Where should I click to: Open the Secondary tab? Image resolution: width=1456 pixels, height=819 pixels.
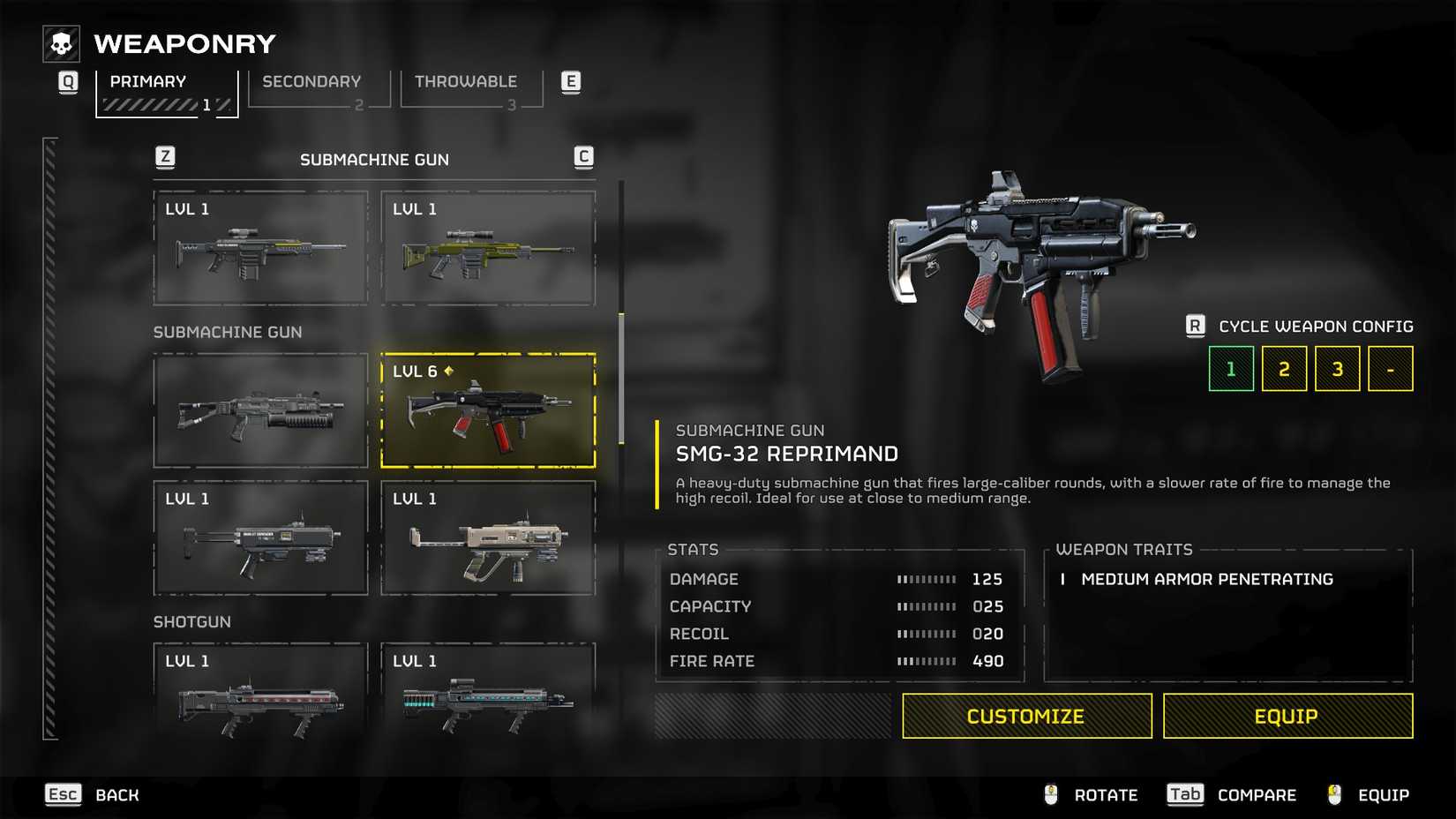(x=311, y=81)
